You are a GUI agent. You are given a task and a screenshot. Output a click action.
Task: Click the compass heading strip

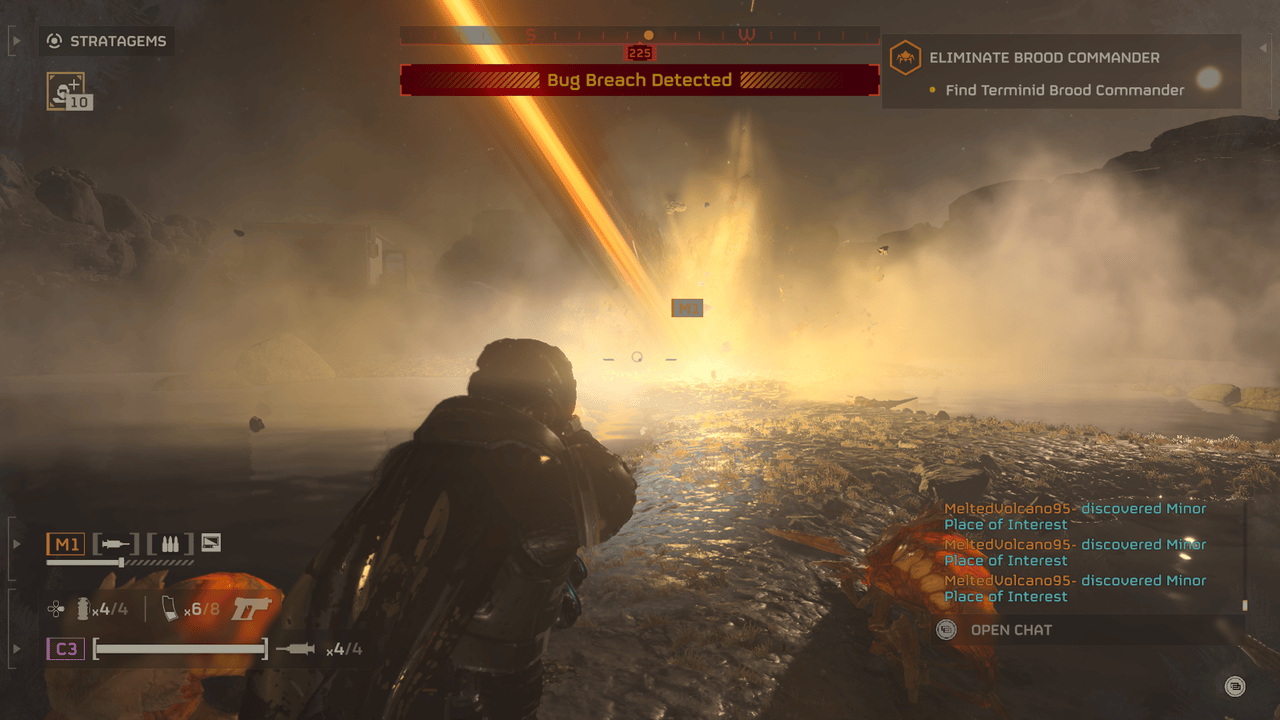(x=640, y=36)
